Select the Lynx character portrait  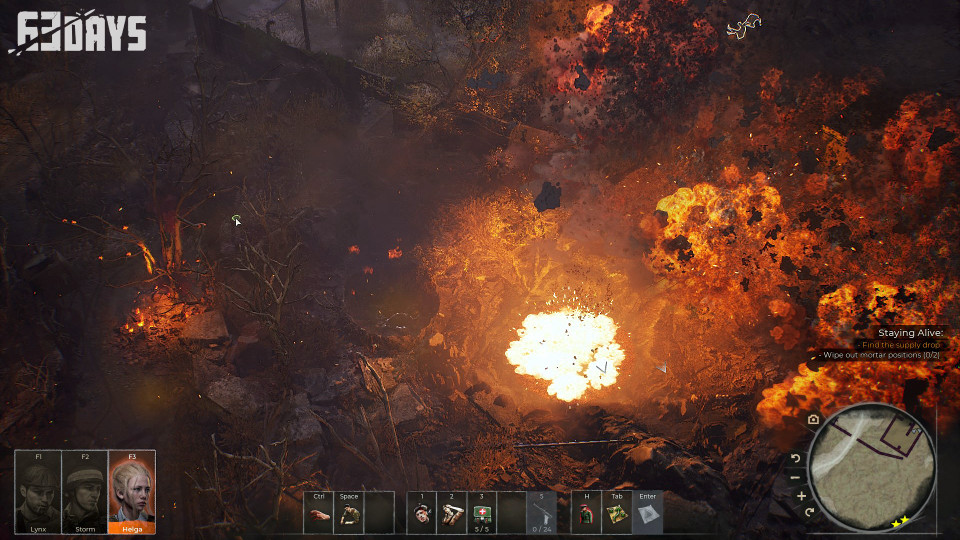point(38,492)
